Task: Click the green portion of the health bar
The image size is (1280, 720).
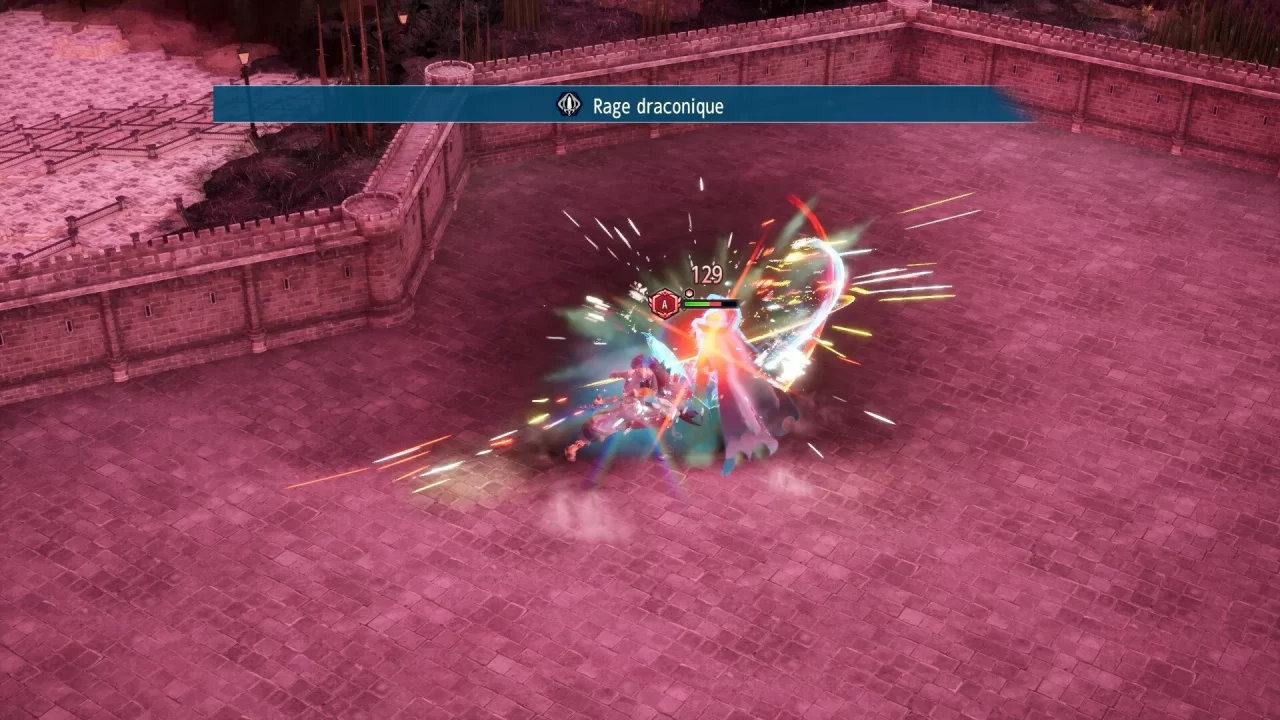Action: [x=697, y=304]
